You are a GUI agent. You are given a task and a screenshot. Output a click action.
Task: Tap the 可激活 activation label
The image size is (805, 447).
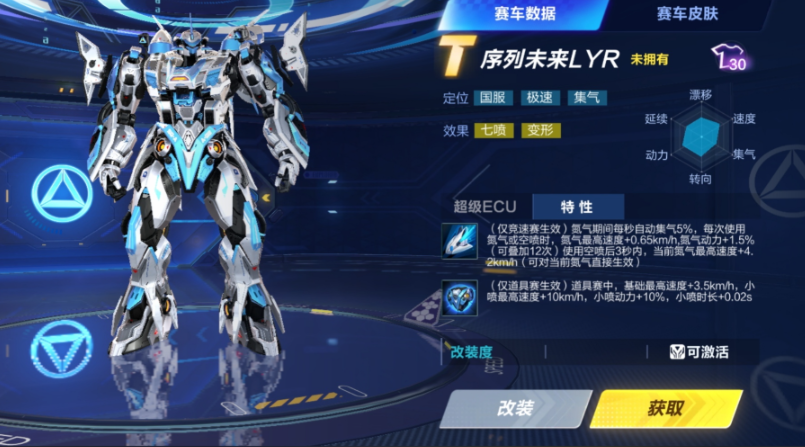(699, 351)
